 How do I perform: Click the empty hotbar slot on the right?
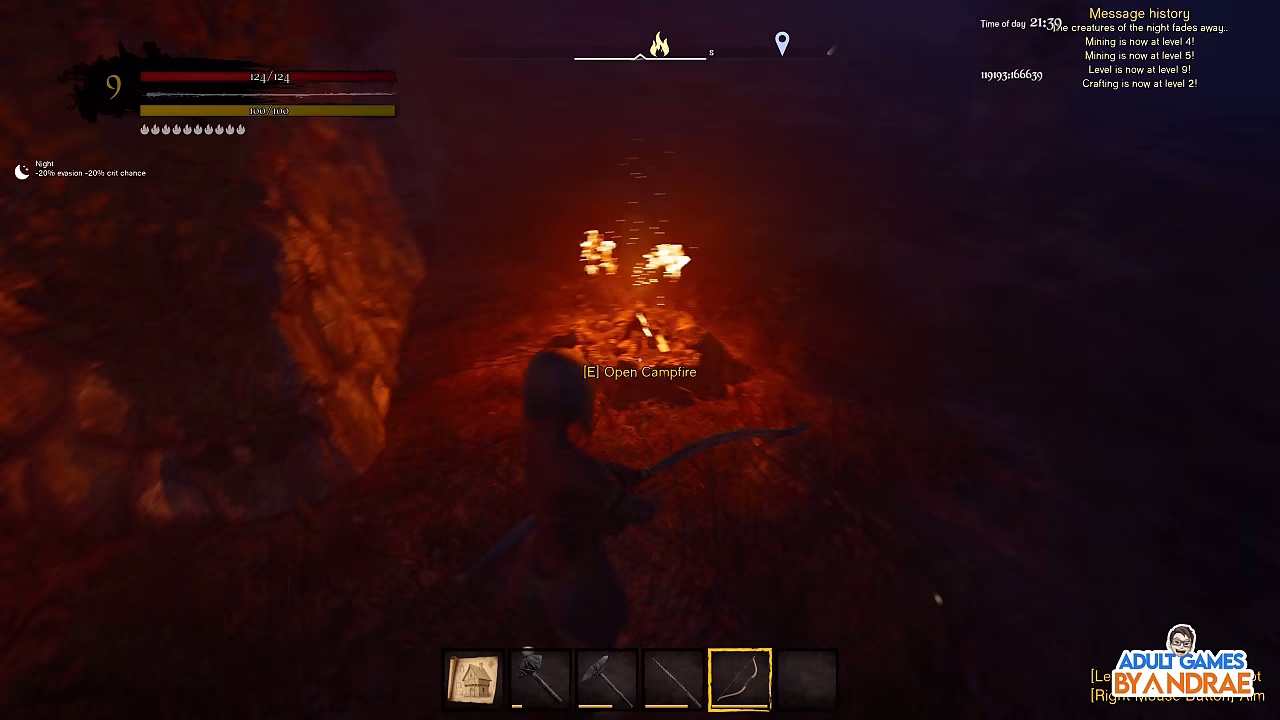(808, 678)
